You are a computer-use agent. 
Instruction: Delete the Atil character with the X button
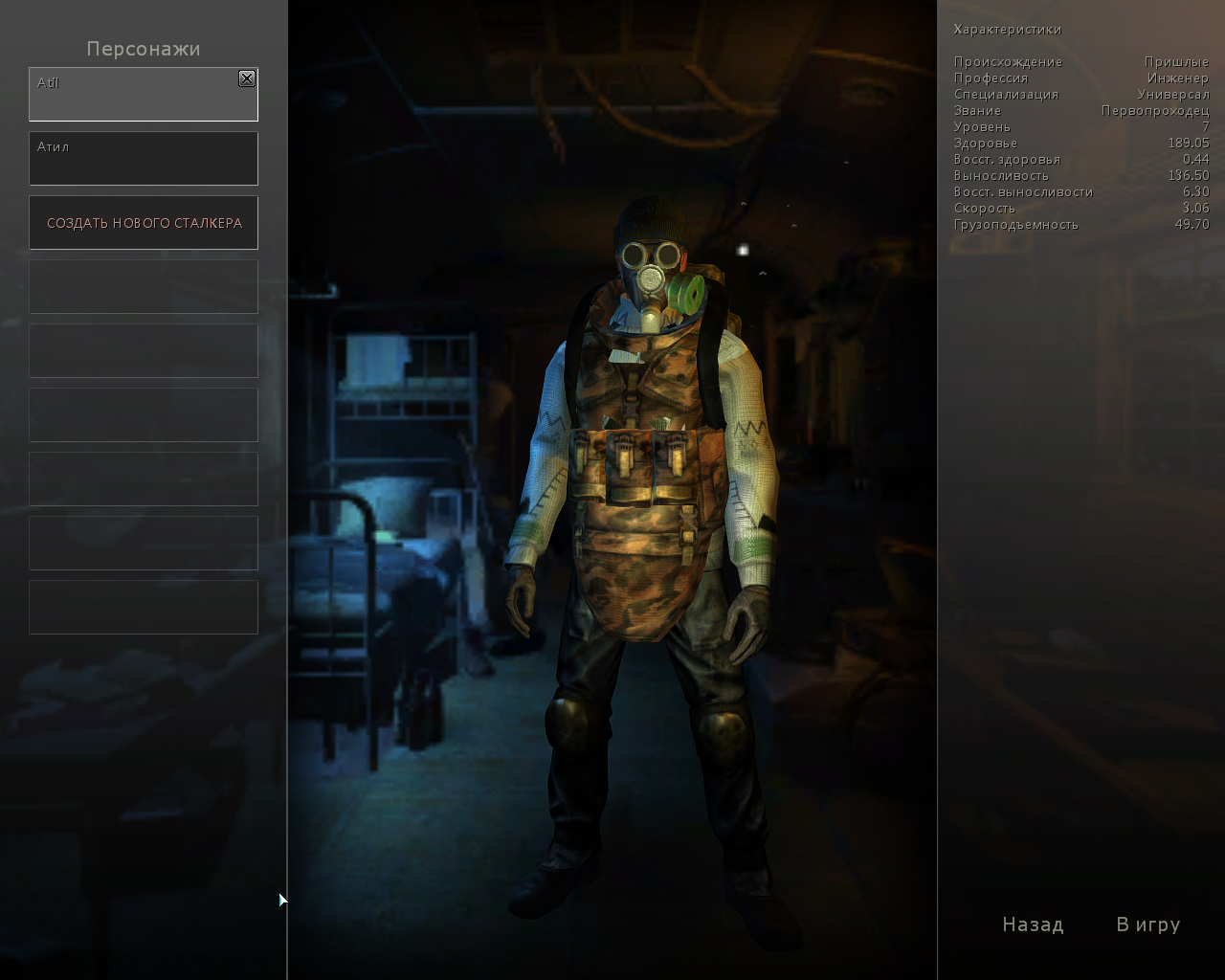pyautogui.click(x=247, y=78)
